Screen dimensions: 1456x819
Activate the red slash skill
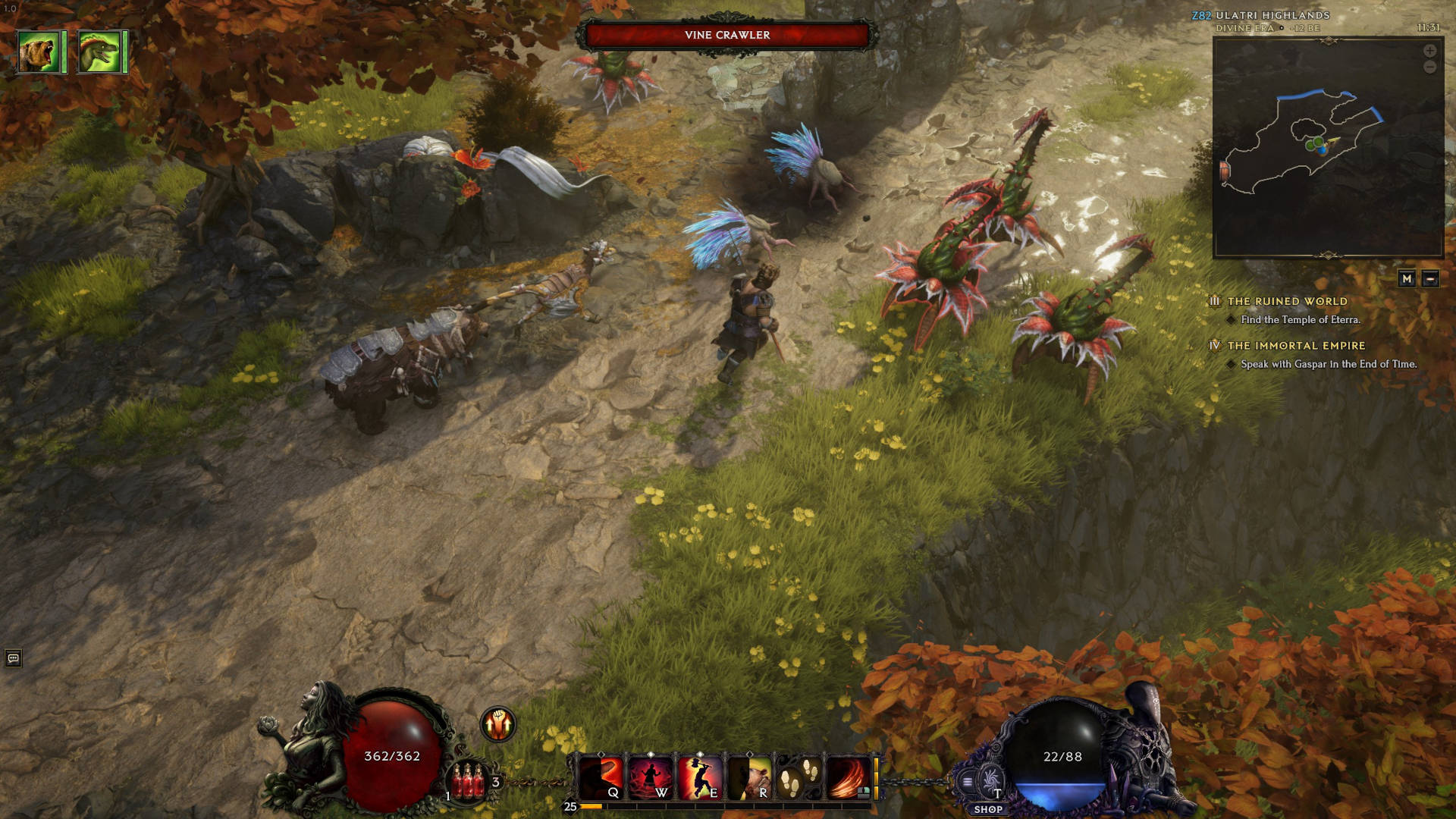click(848, 777)
